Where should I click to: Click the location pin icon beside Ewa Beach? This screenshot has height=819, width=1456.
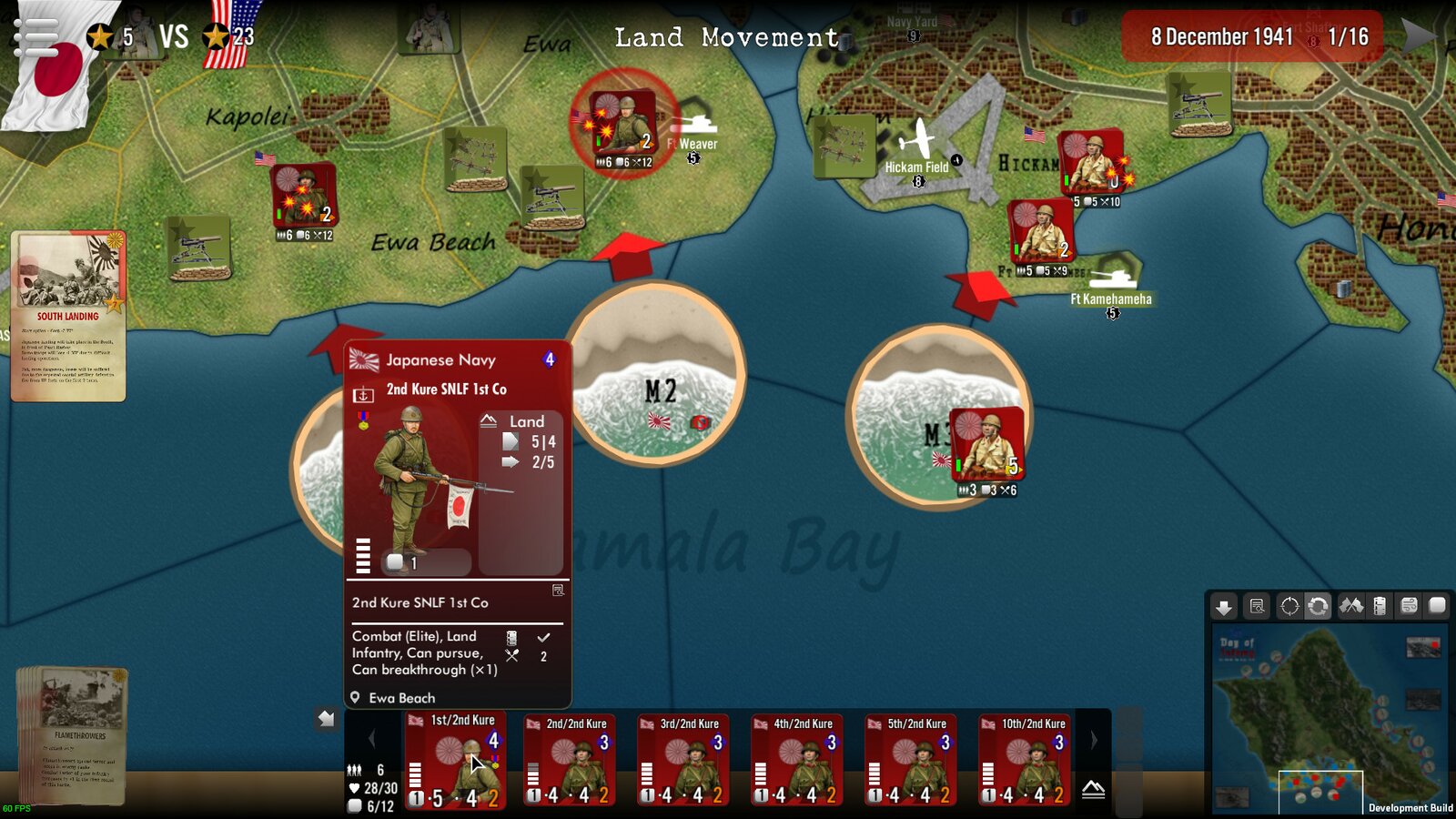click(x=356, y=697)
